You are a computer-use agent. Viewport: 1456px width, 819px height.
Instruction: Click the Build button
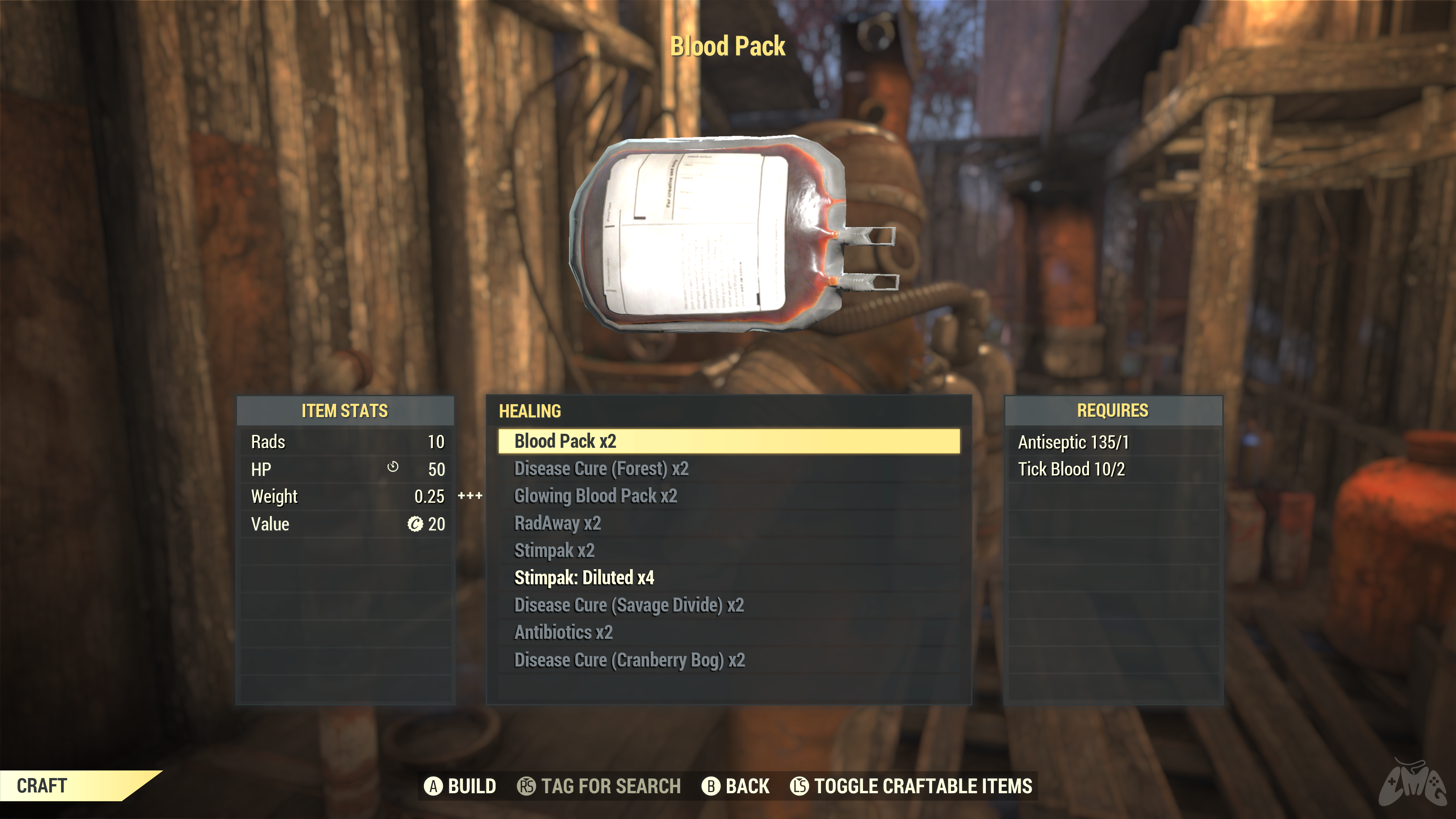460,786
